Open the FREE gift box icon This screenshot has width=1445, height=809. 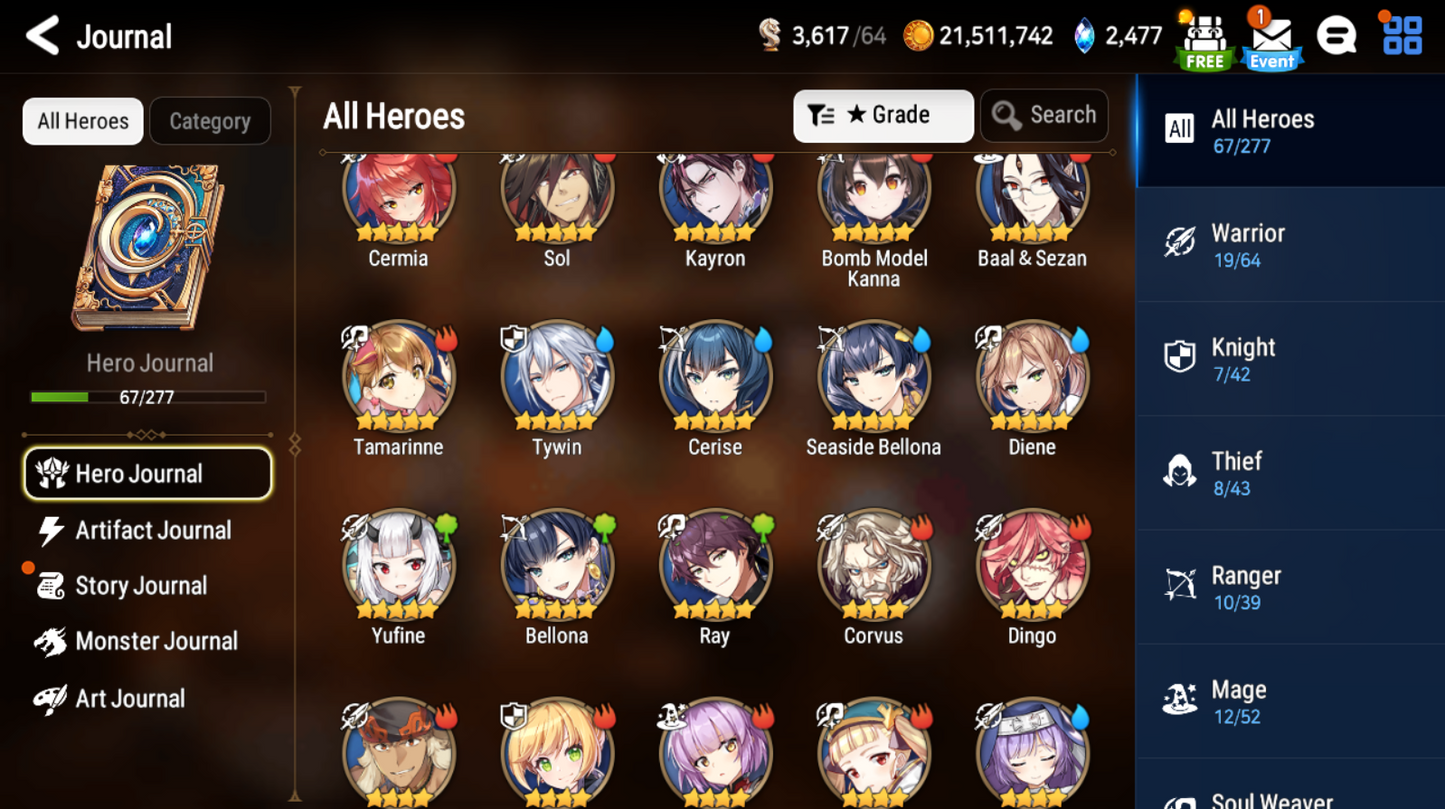point(1203,38)
